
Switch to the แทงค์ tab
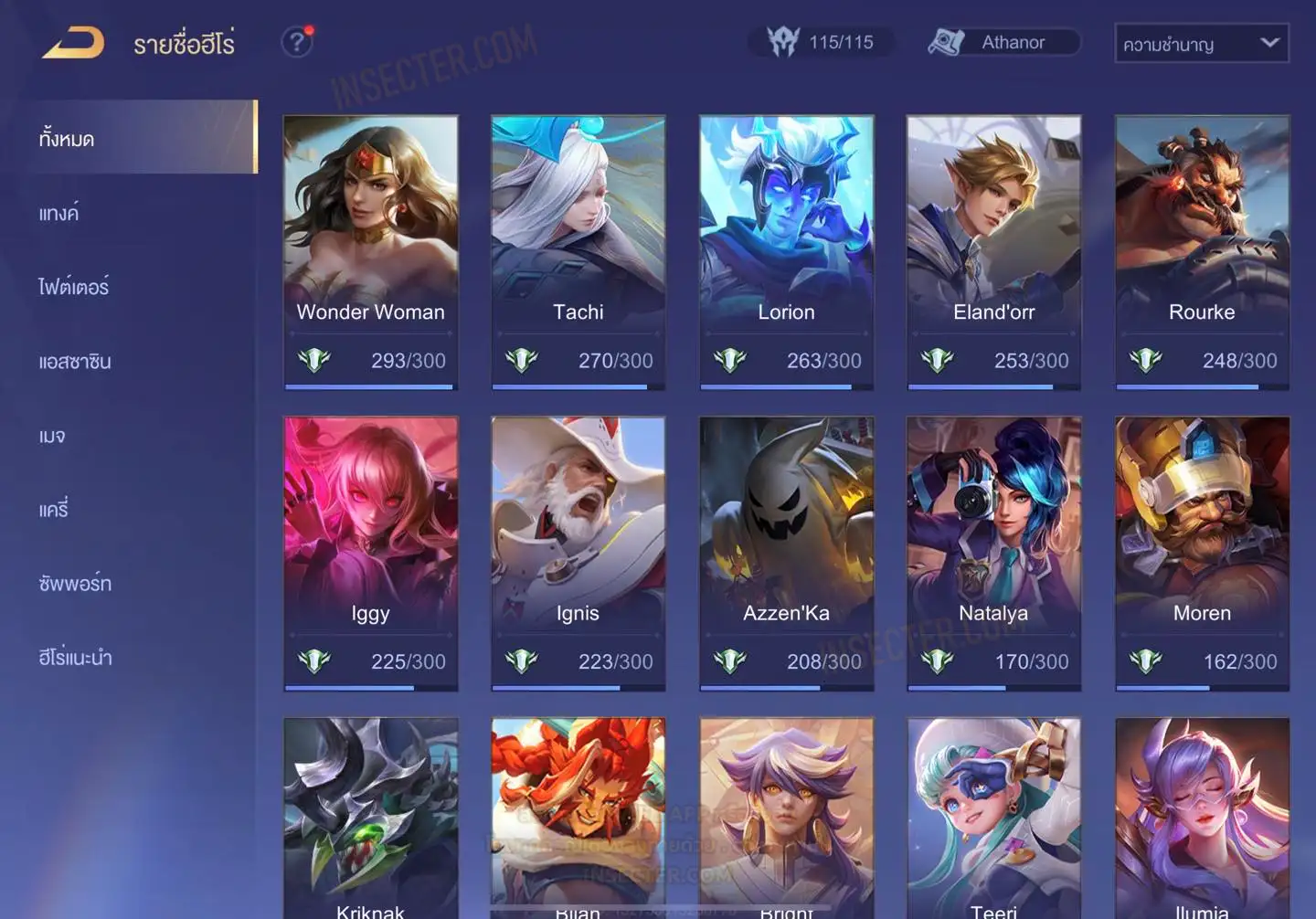point(59,214)
